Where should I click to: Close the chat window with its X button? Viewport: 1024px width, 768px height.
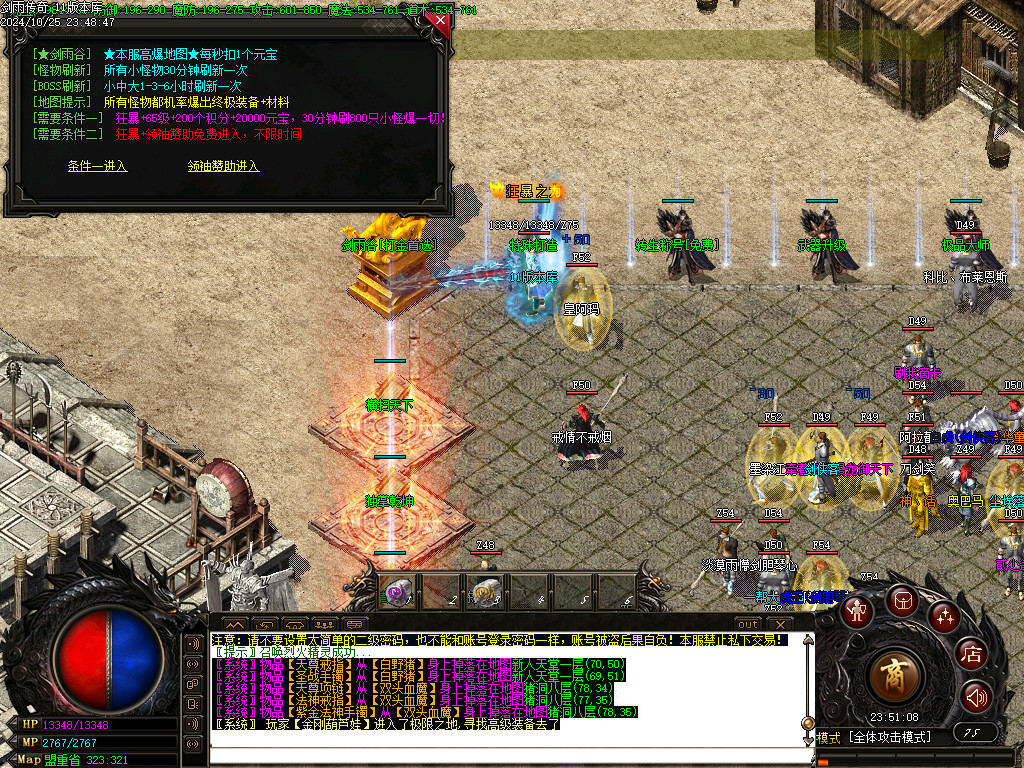click(x=780, y=625)
